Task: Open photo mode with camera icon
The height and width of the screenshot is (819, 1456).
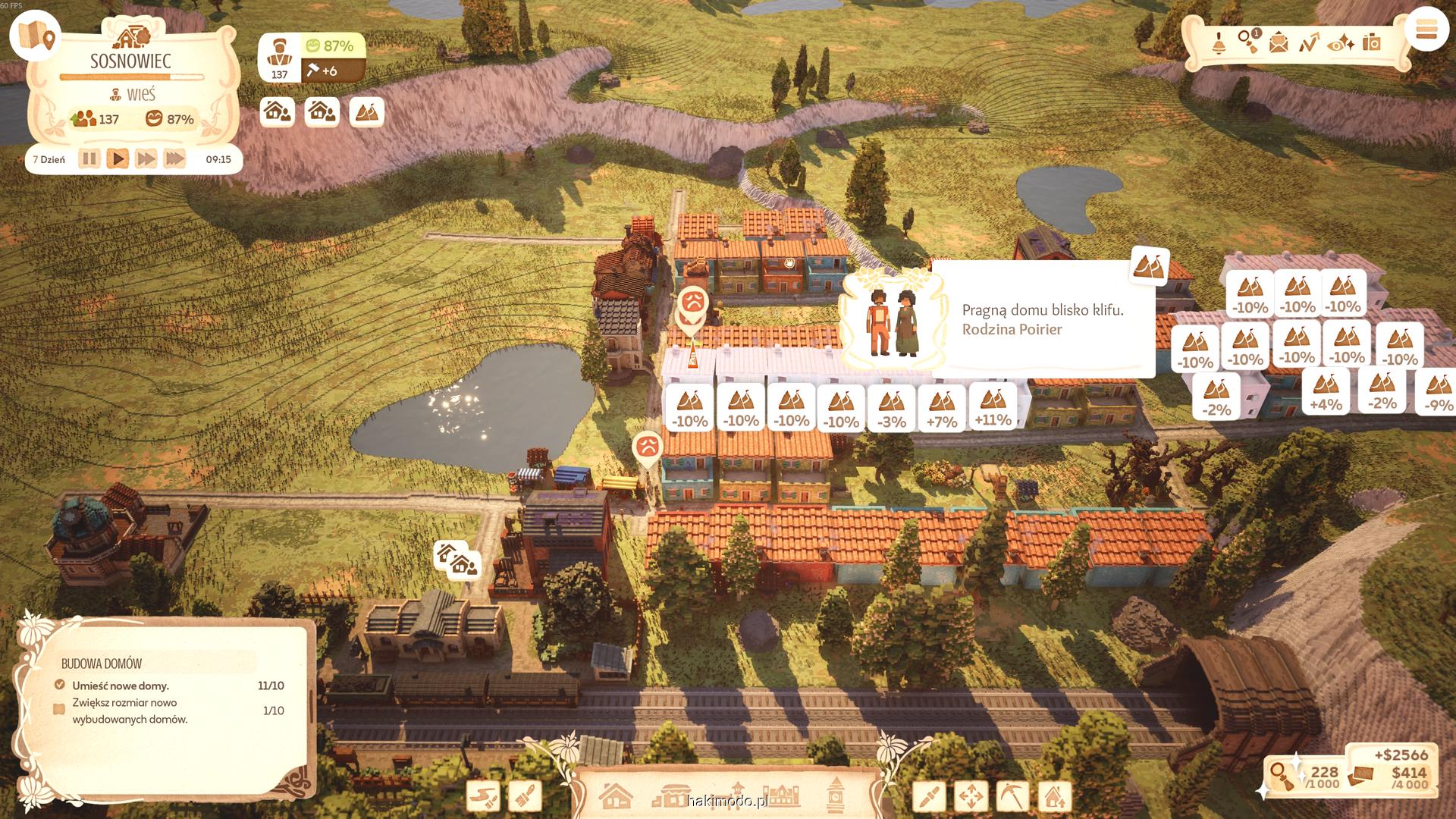Action: tap(1371, 42)
